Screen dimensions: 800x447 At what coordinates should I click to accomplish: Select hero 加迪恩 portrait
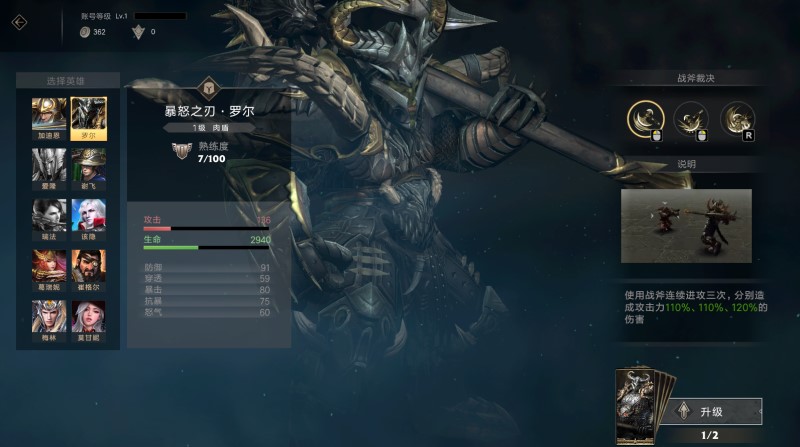pos(49,115)
